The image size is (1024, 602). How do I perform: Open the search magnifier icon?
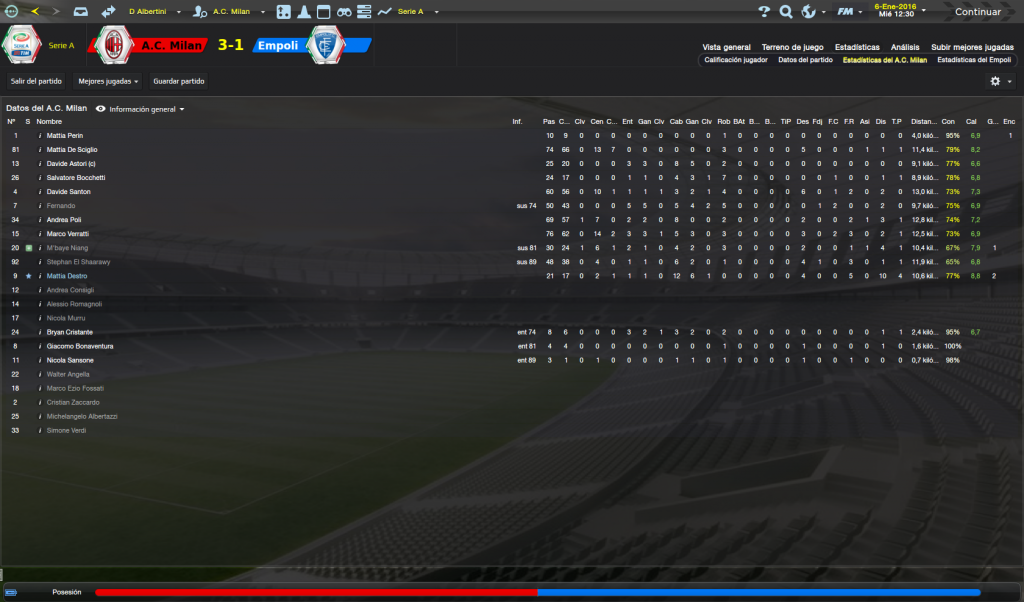[x=786, y=12]
